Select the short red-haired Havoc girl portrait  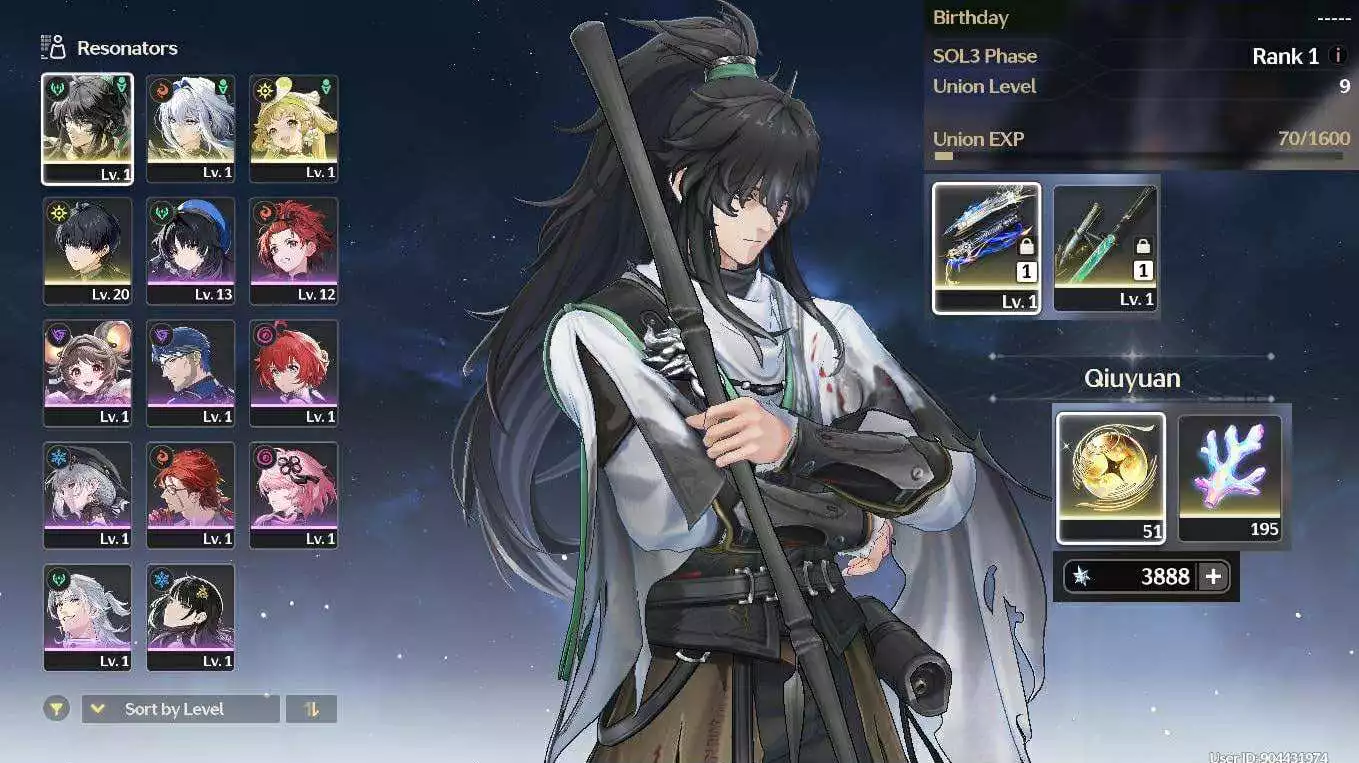pos(293,372)
